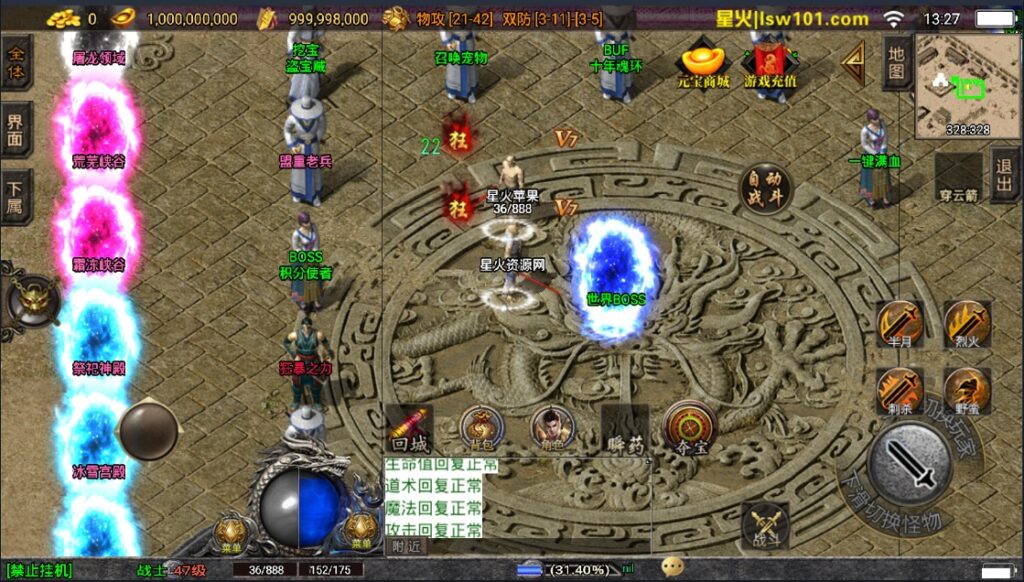Open the 游戏充值 recharge icon

[770, 65]
